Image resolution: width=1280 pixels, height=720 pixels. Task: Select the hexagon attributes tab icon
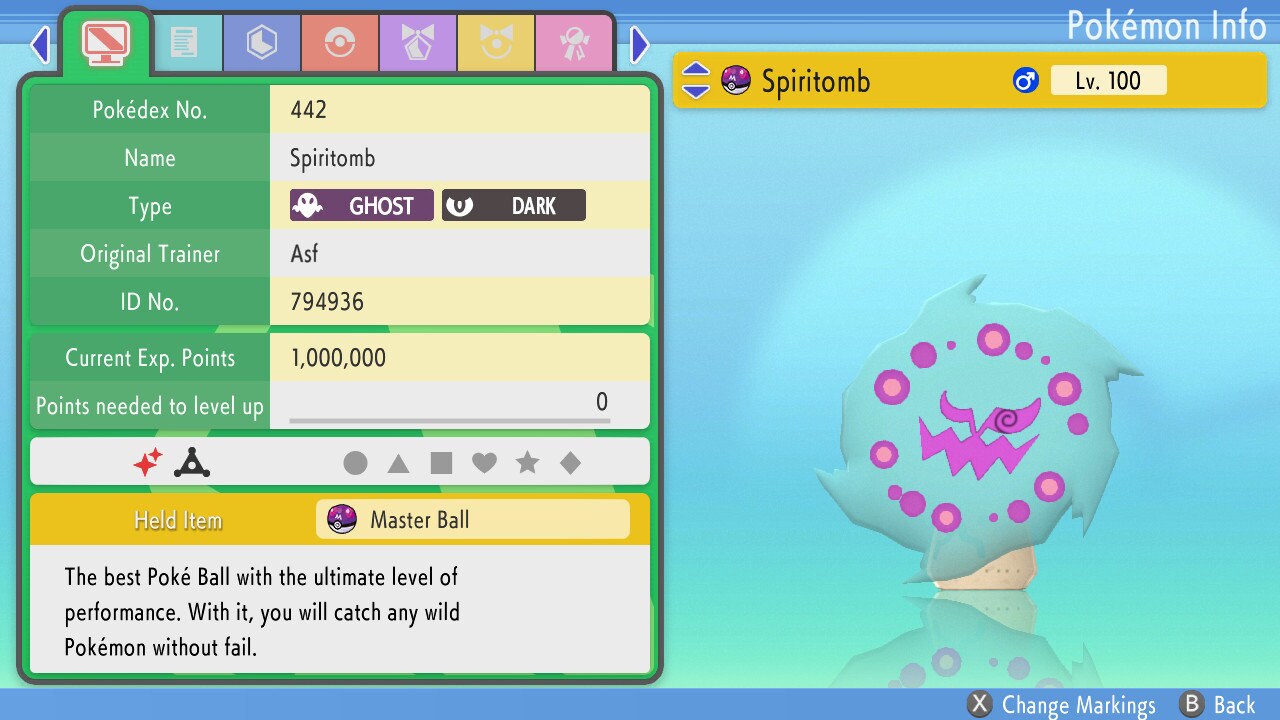pyautogui.click(x=261, y=42)
